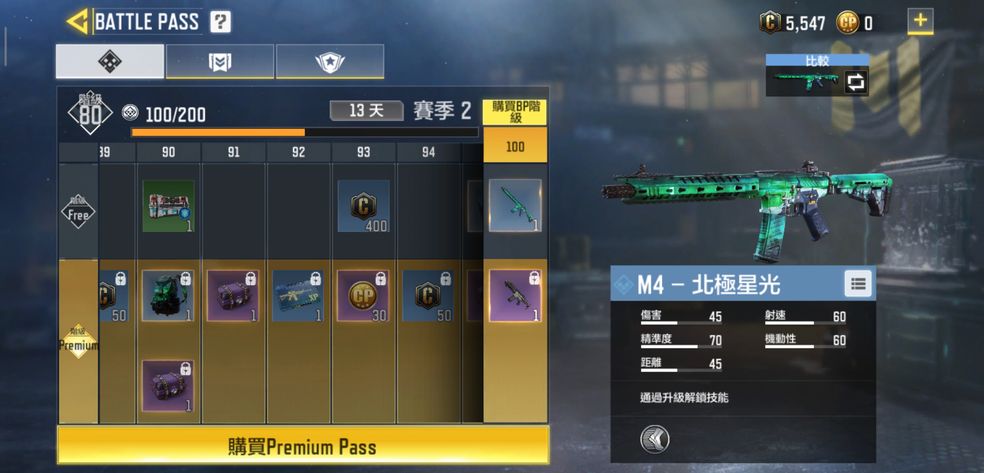Toggle weapon compare swap button
984x473 pixels.
click(x=855, y=82)
